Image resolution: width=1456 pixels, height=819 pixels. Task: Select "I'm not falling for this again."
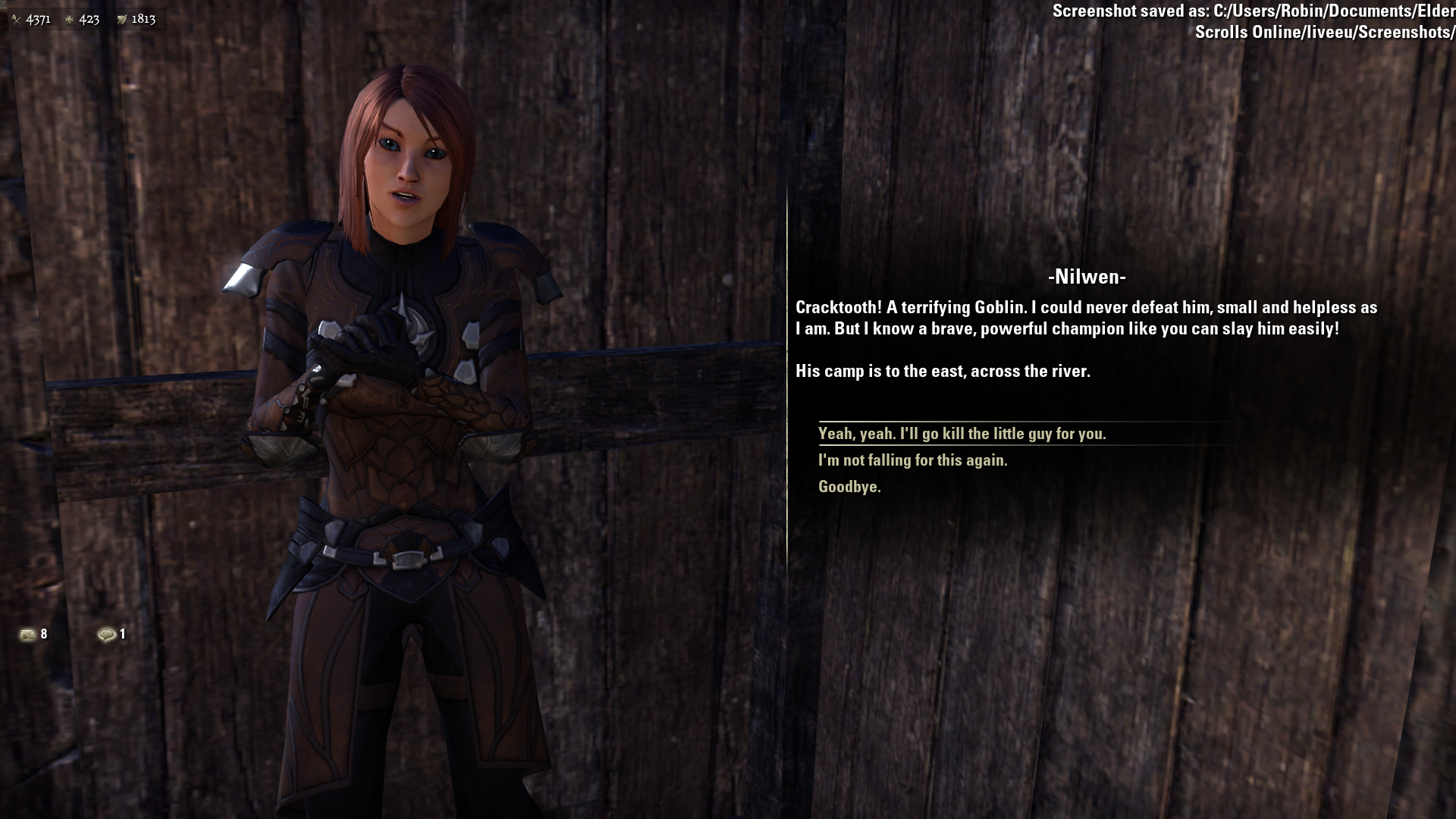912,460
